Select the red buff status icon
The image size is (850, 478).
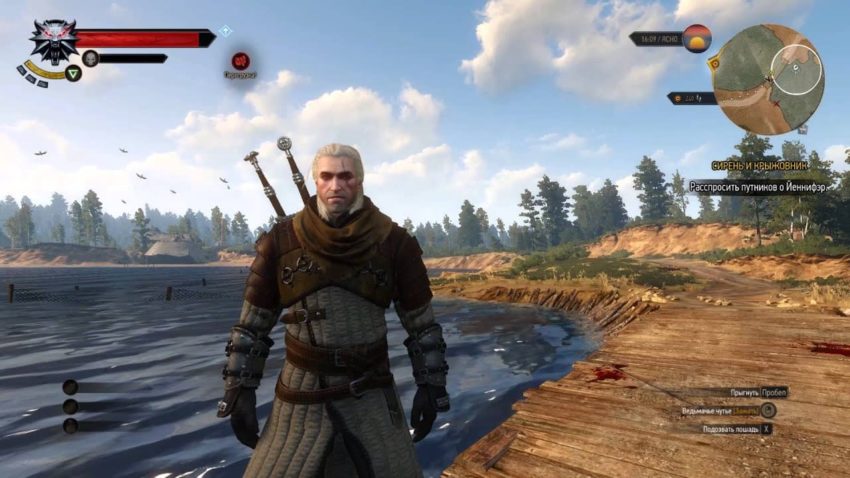[x=240, y=60]
